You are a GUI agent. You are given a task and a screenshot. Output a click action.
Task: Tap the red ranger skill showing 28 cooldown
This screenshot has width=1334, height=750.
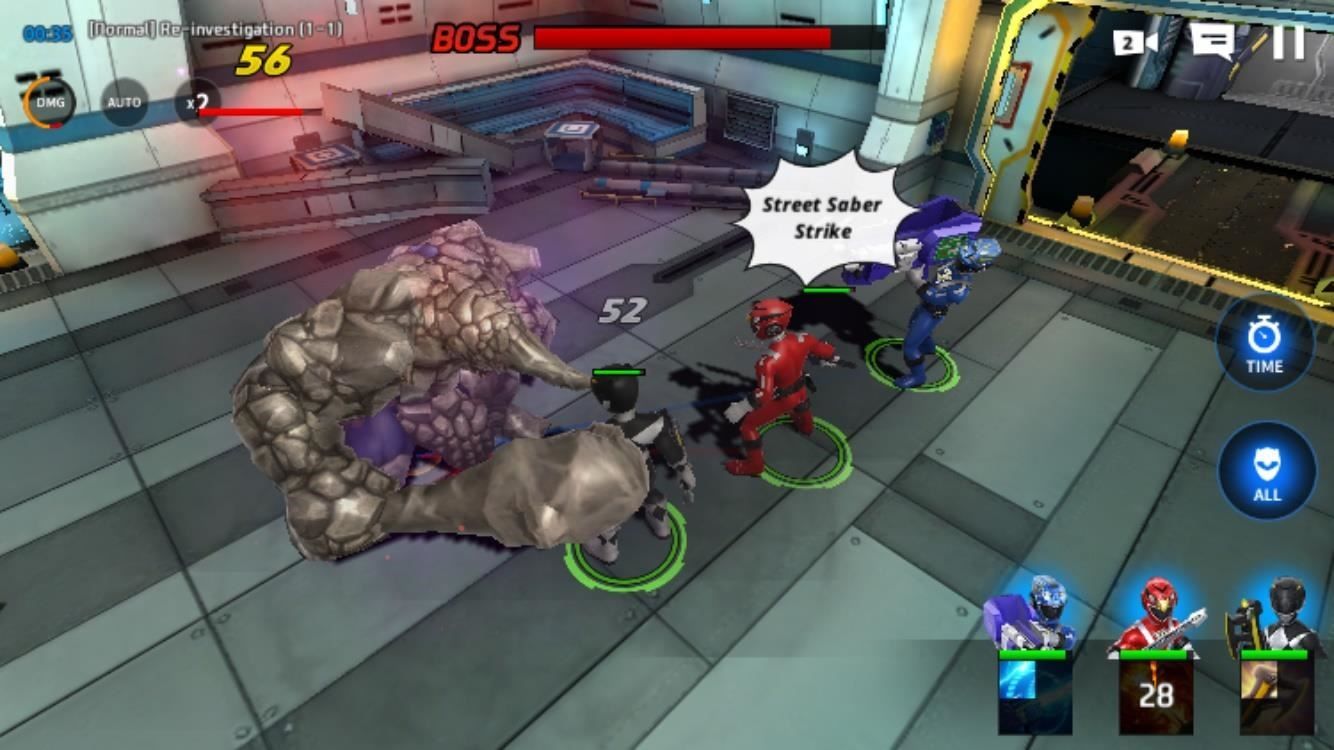coord(1155,695)
